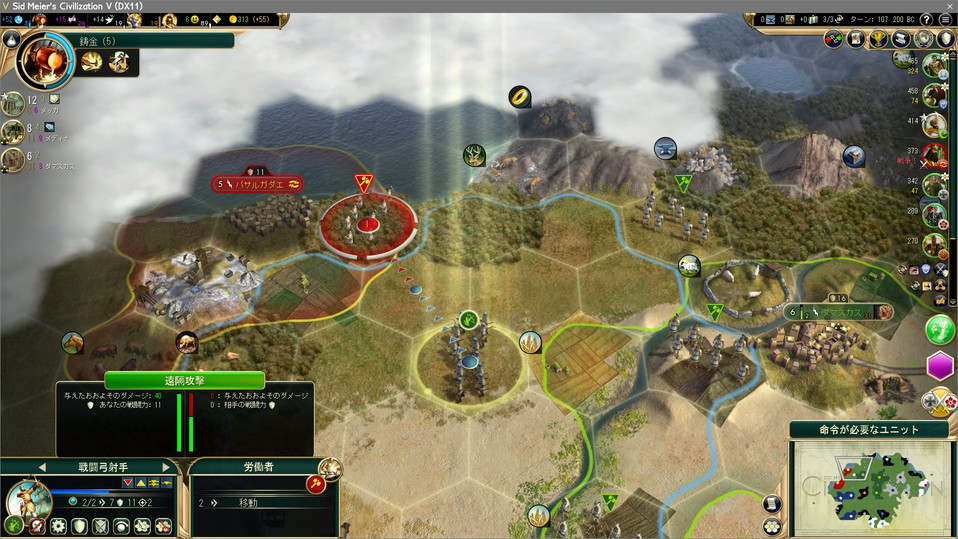This screenshot has width=958, height=539.
Task: Fortify the unit with the shield action
Action: pyautogui.click(x=78, y=526)
